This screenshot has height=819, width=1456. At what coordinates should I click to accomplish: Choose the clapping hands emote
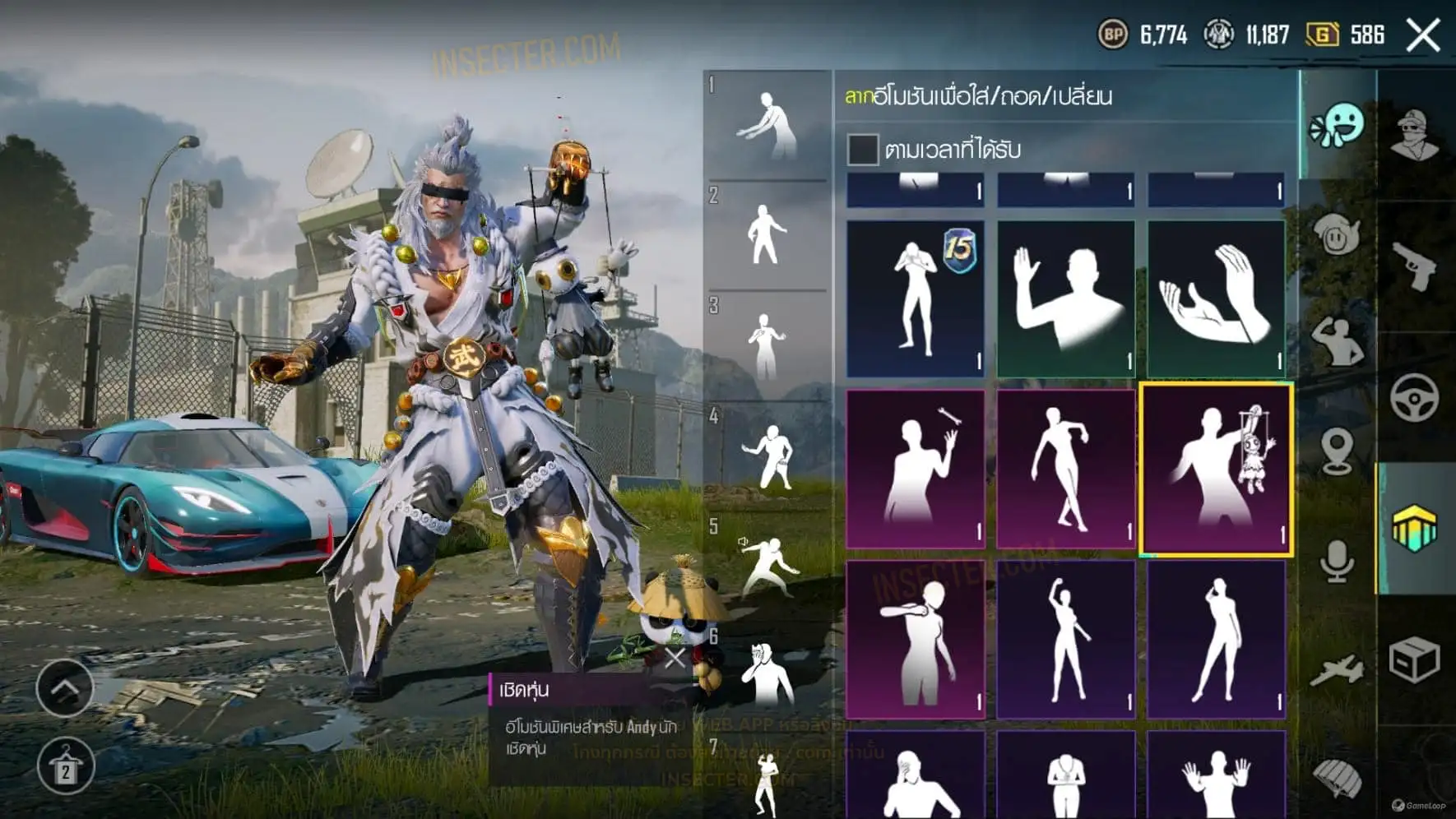pyautogui.click(x=1216, y=298)
